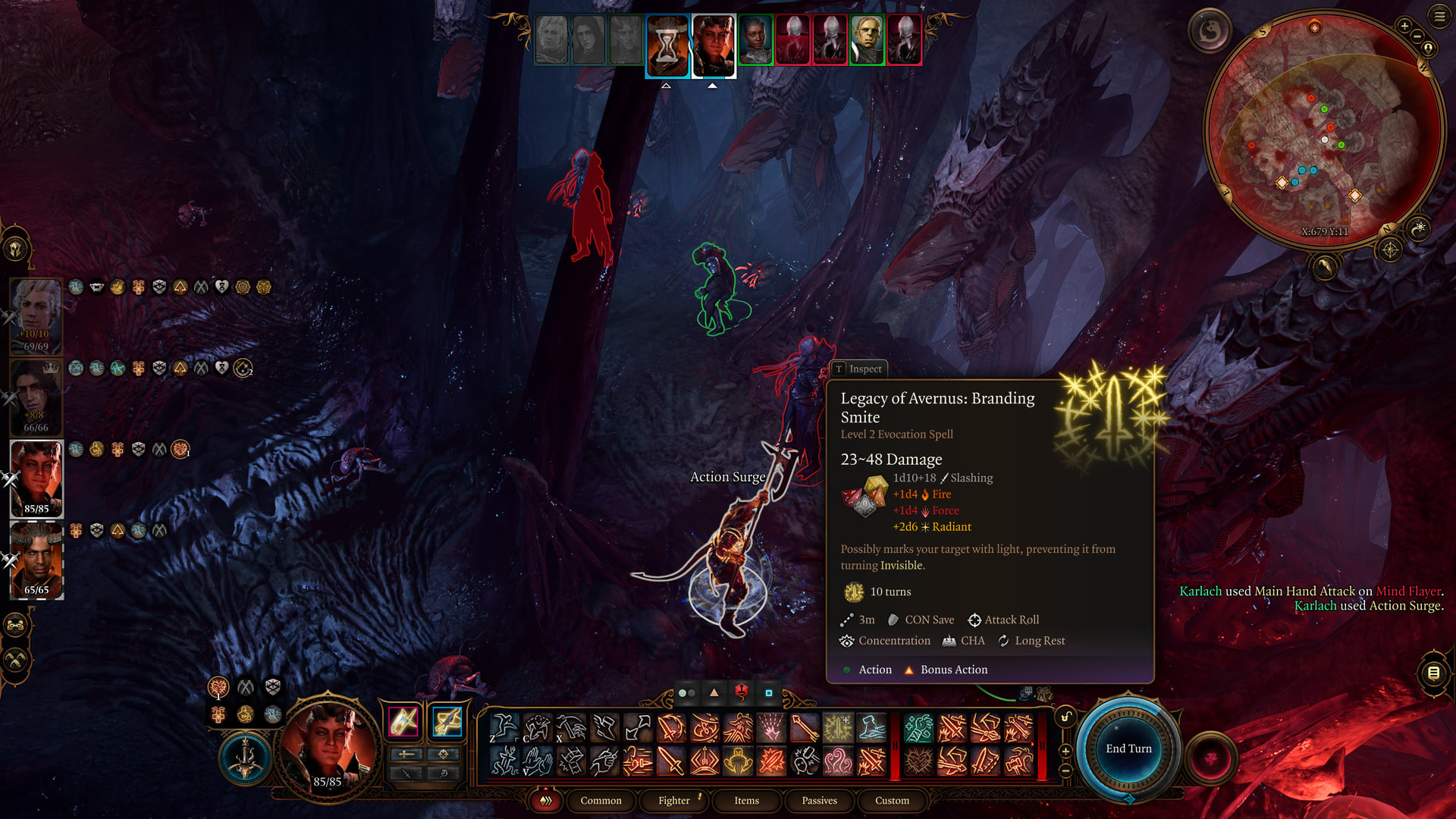Image resolution: width=1456 pixels, height=819 pixels.
Task: Open the combat log scroll button
Action: pyautogui.click(x=1433, y=673)
